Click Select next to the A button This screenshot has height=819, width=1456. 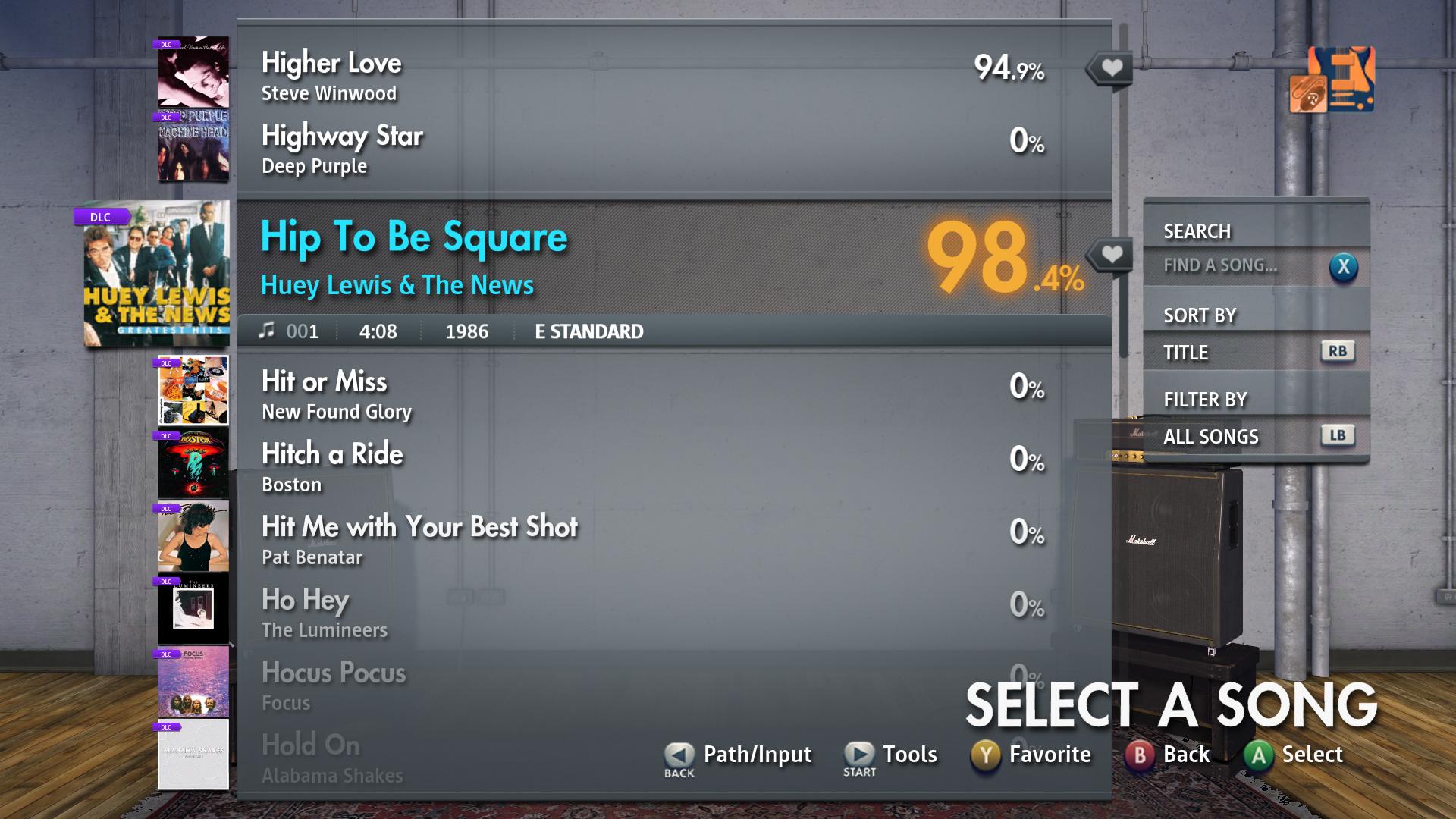coord(1313,754)
